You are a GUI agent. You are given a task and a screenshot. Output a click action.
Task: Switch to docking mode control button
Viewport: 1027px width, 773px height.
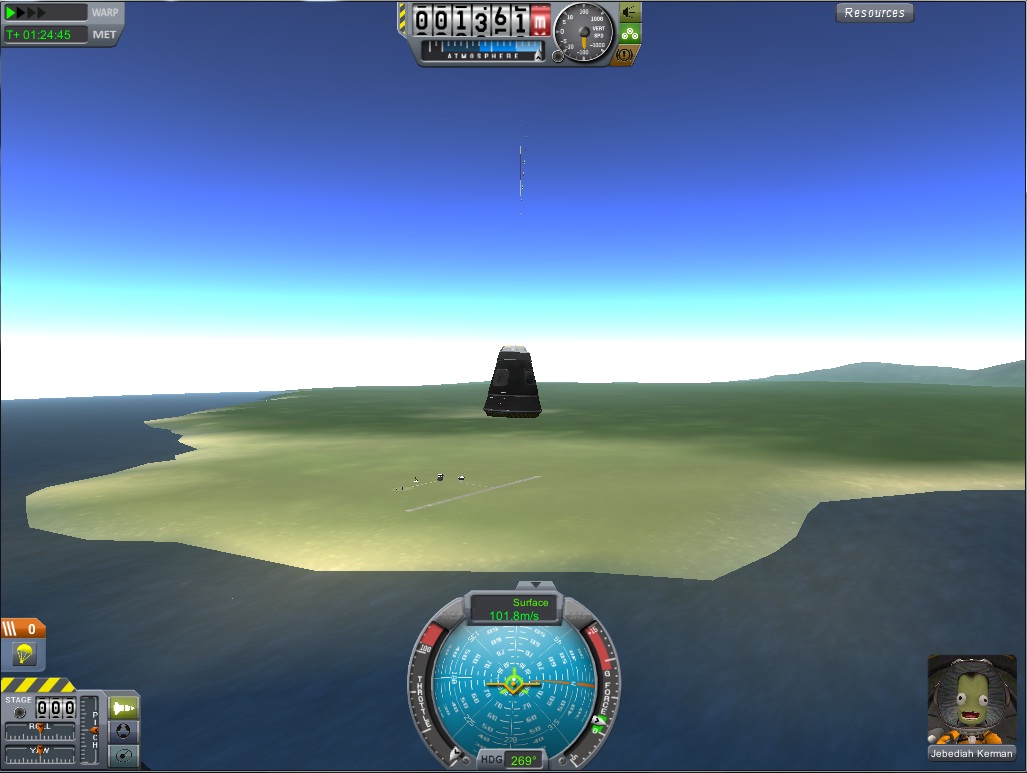124,731
